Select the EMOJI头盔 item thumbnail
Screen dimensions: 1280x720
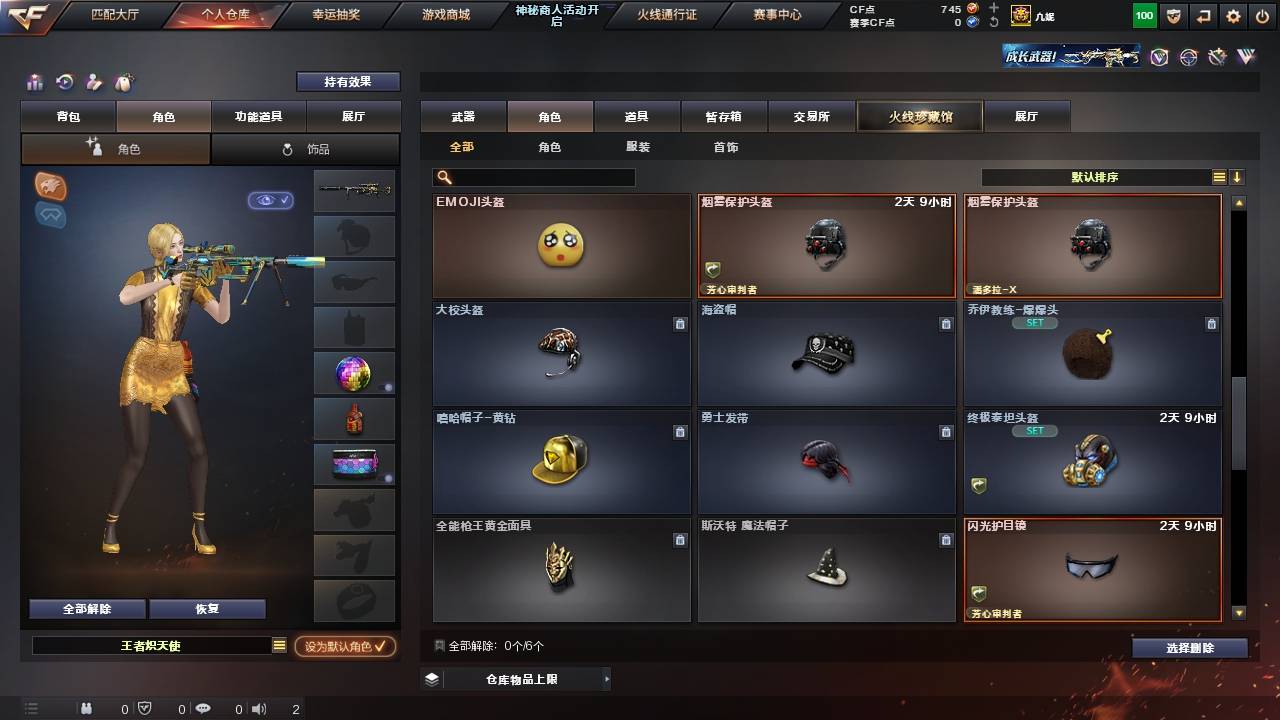tap(561, 245)
